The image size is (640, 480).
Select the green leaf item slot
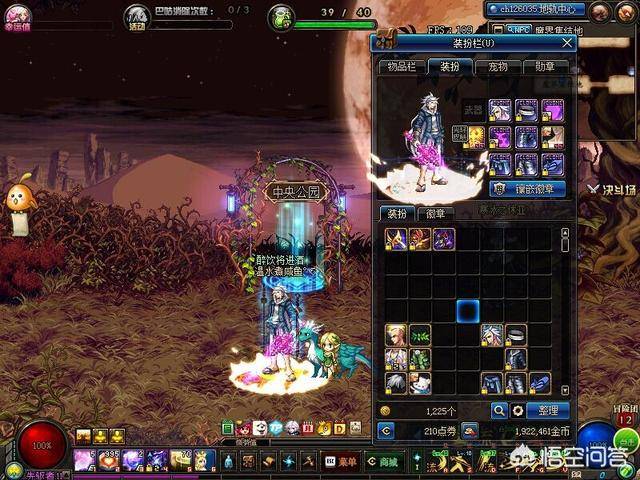pyautogui.click(x=420, y=334)
